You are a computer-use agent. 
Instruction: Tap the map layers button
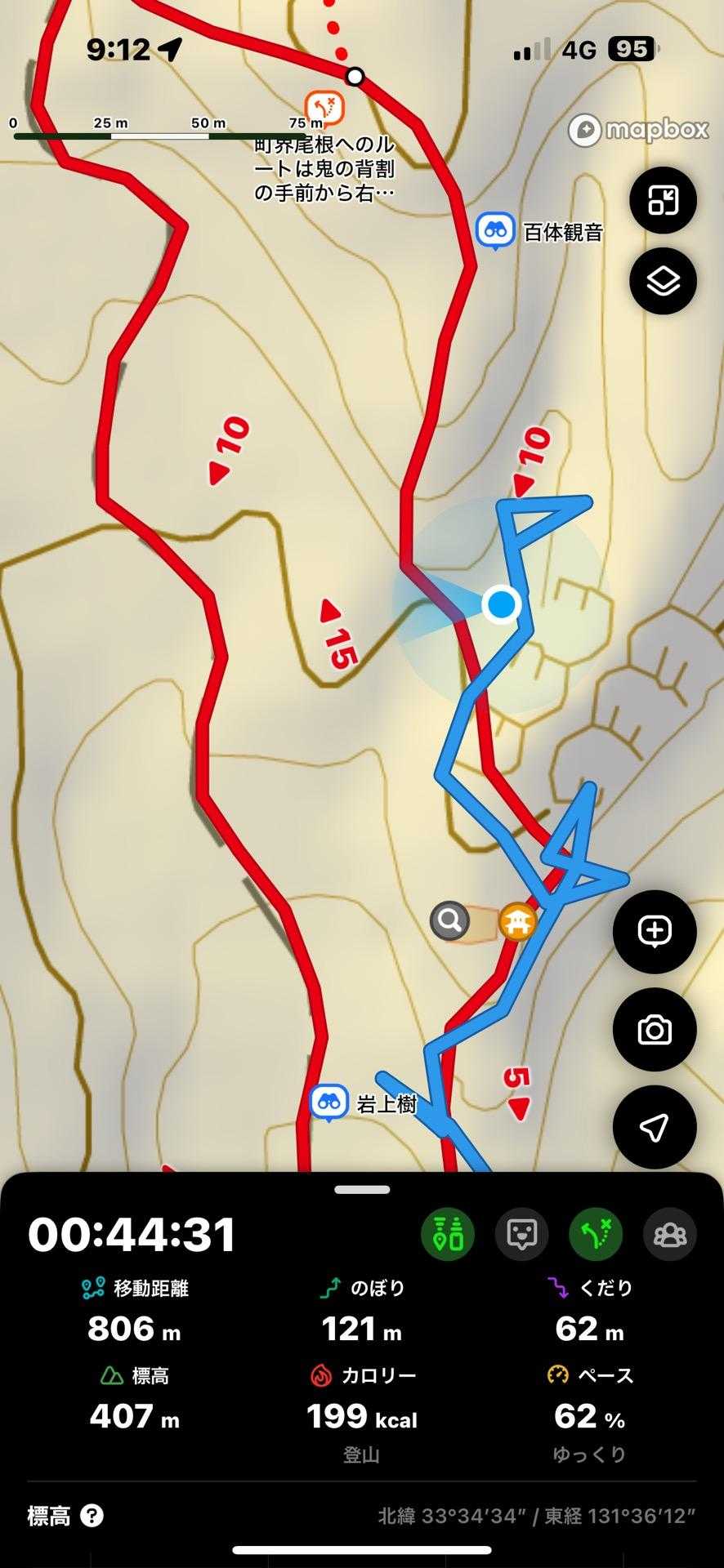(x=663, y=281)
